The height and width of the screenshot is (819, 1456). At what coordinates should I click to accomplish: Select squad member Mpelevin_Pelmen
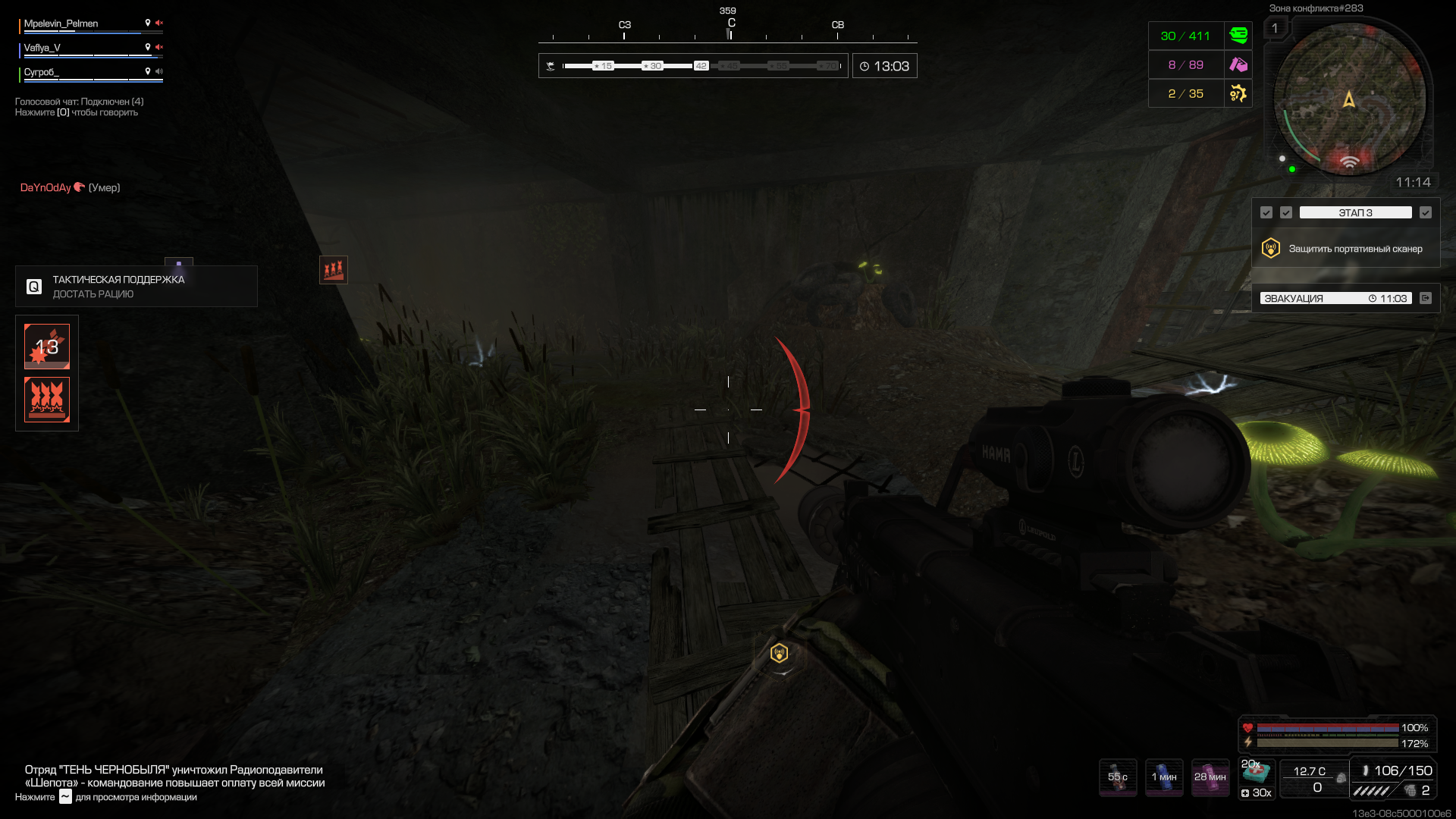pos(61,24)
